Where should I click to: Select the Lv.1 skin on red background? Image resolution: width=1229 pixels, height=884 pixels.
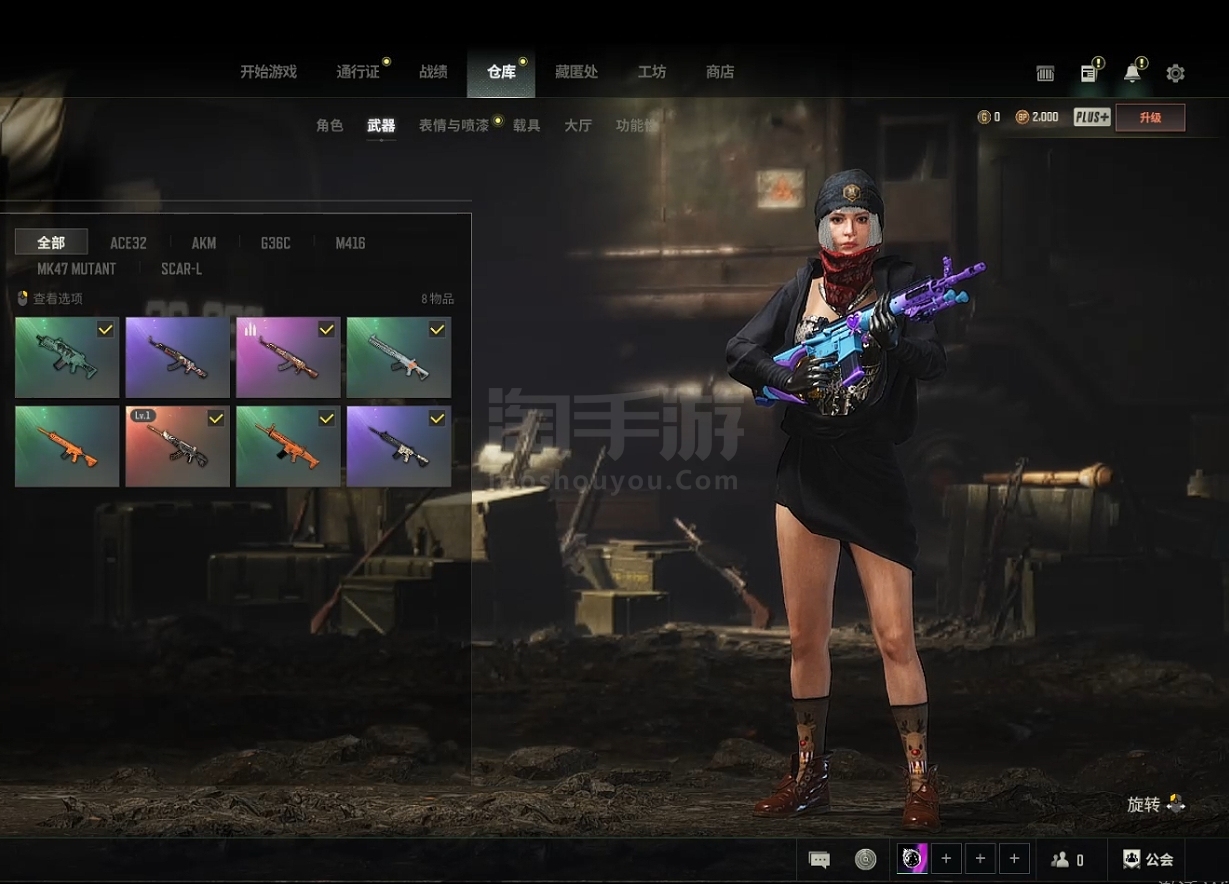tap(177, 446)
